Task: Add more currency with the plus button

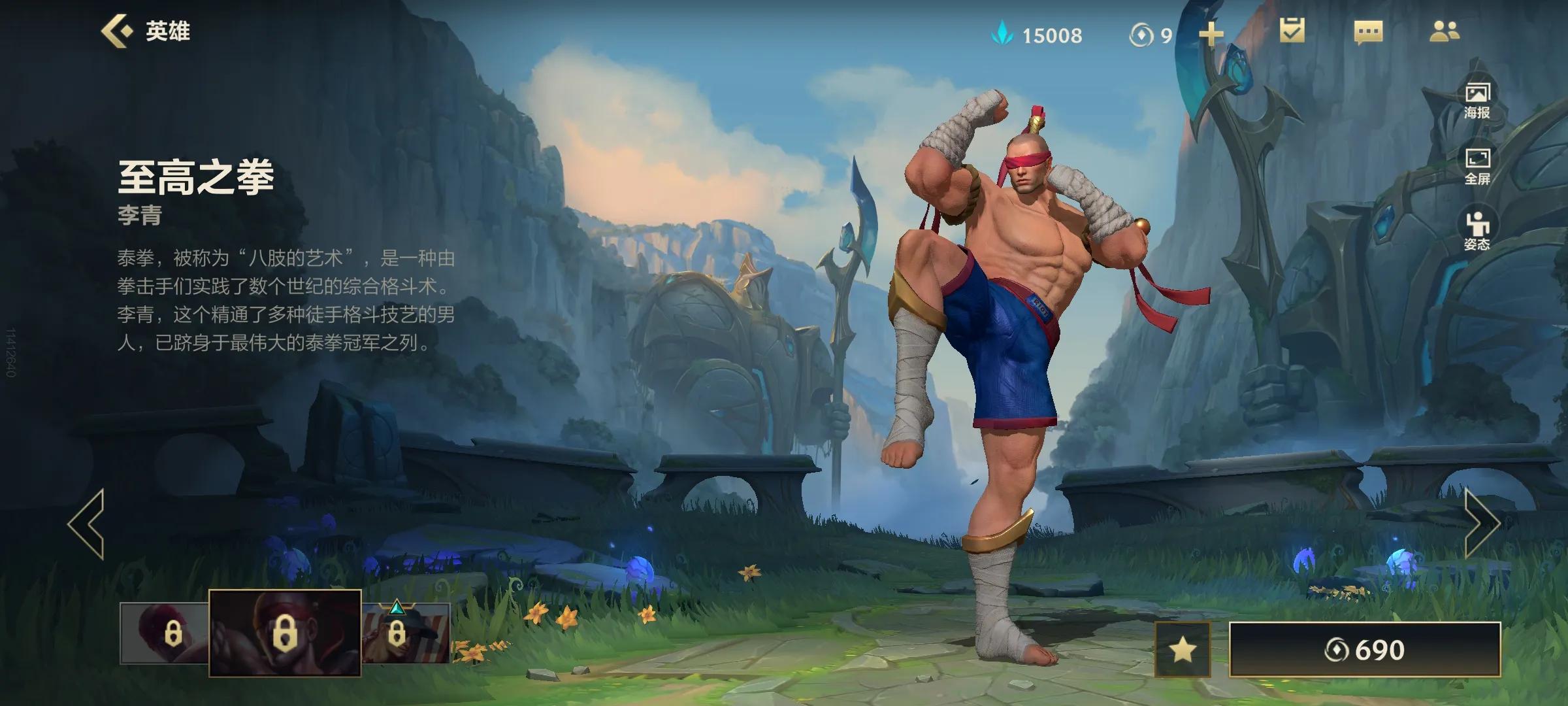Action: click(x=1211, y=34)
